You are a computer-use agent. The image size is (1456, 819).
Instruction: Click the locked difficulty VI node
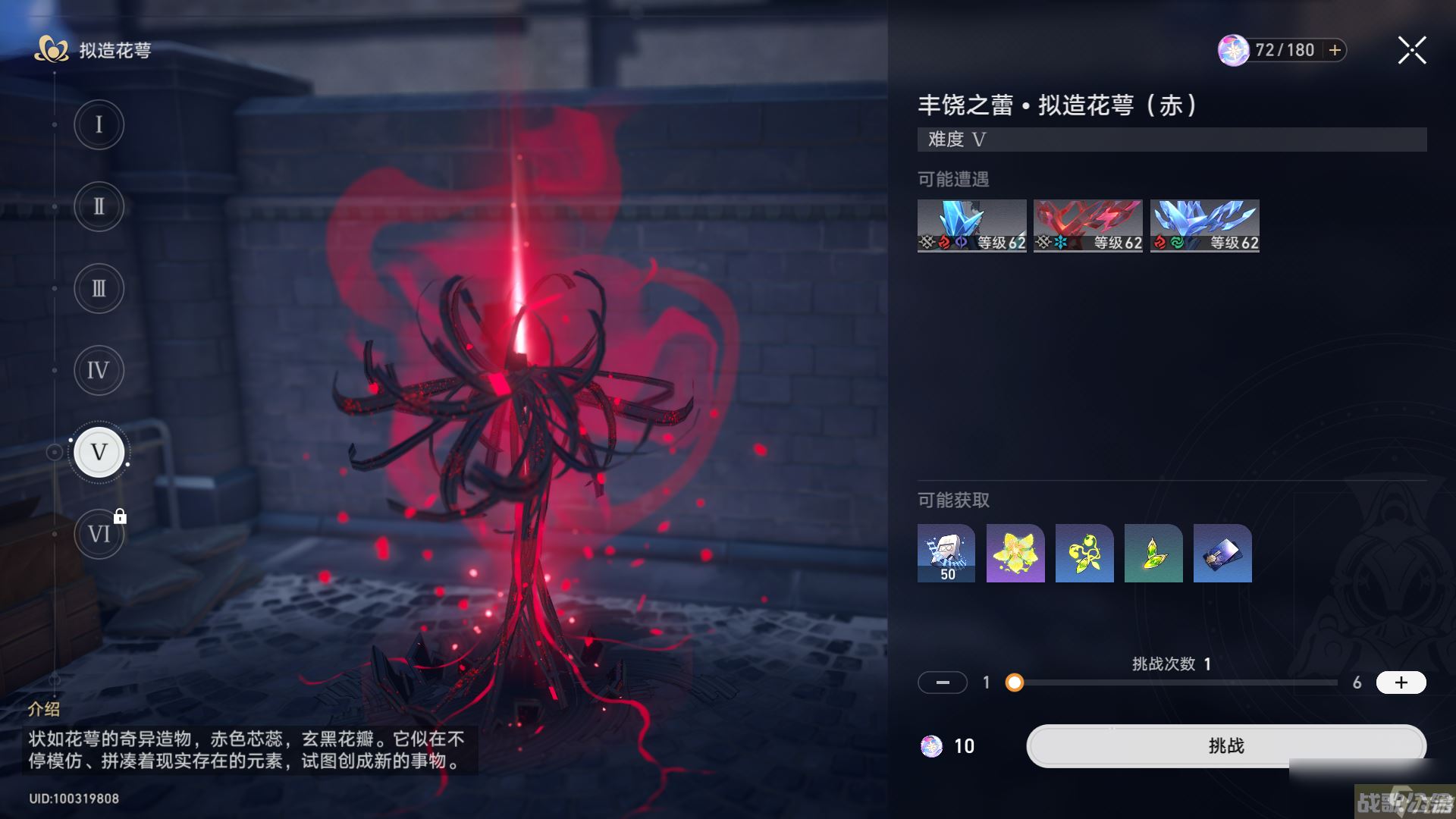[99, 533]
